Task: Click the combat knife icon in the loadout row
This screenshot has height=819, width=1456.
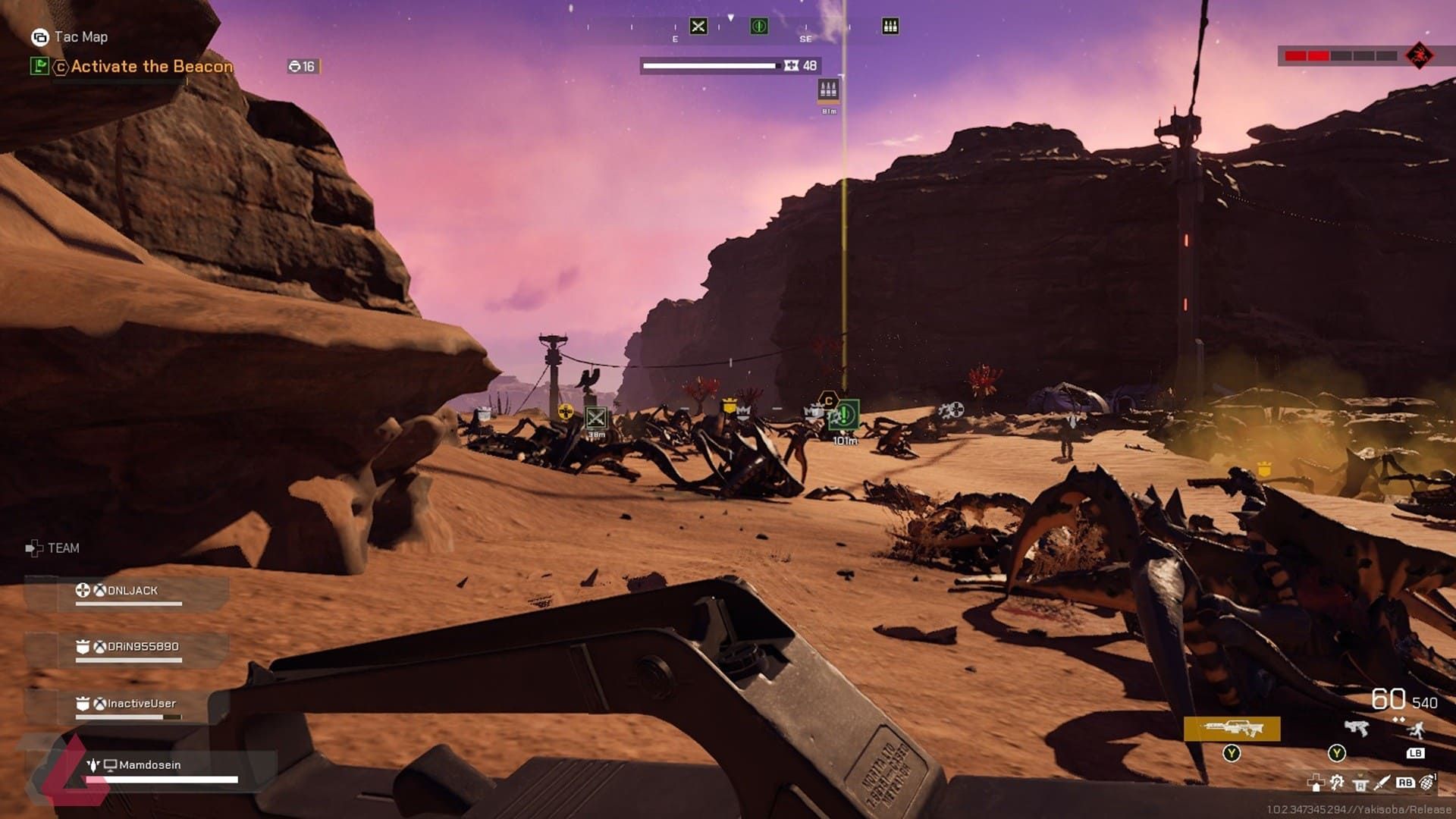Action: [x=1382, y=783]
